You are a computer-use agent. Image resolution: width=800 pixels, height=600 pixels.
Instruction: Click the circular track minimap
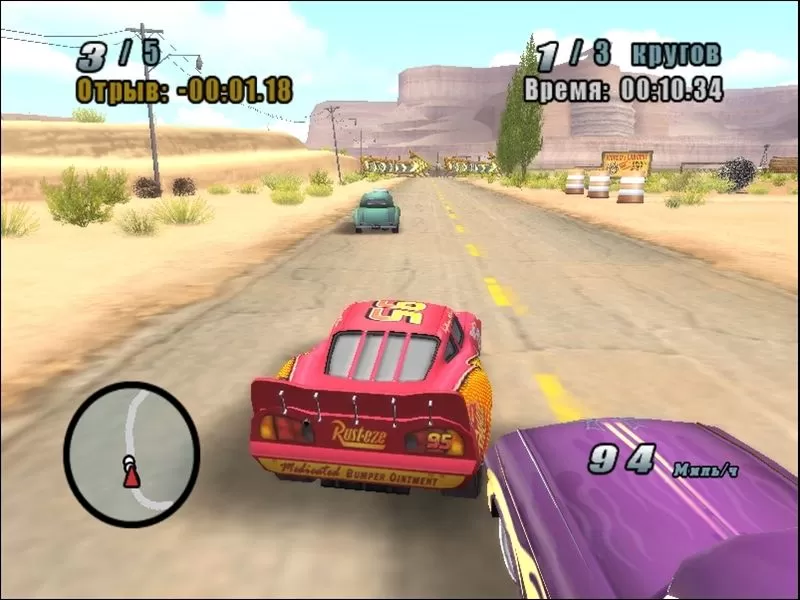tap(131, 448)
